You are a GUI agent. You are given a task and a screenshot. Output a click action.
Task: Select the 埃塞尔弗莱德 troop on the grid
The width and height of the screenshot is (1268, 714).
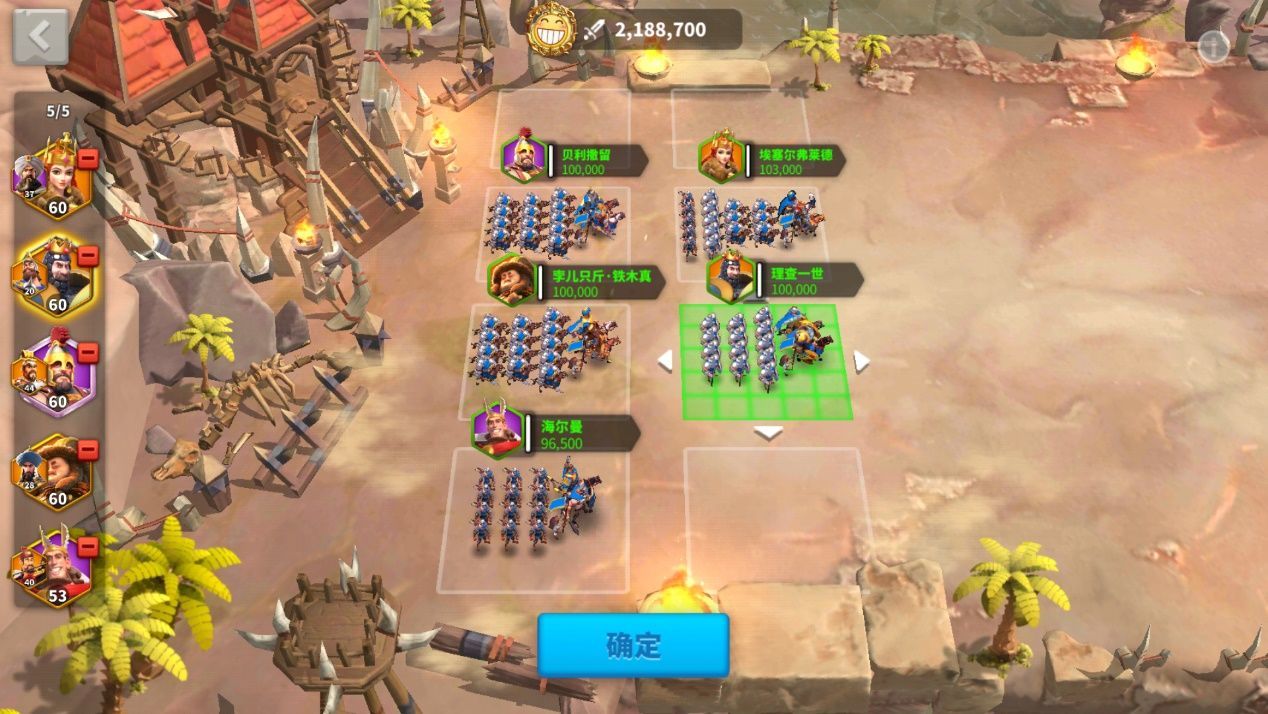750,222
